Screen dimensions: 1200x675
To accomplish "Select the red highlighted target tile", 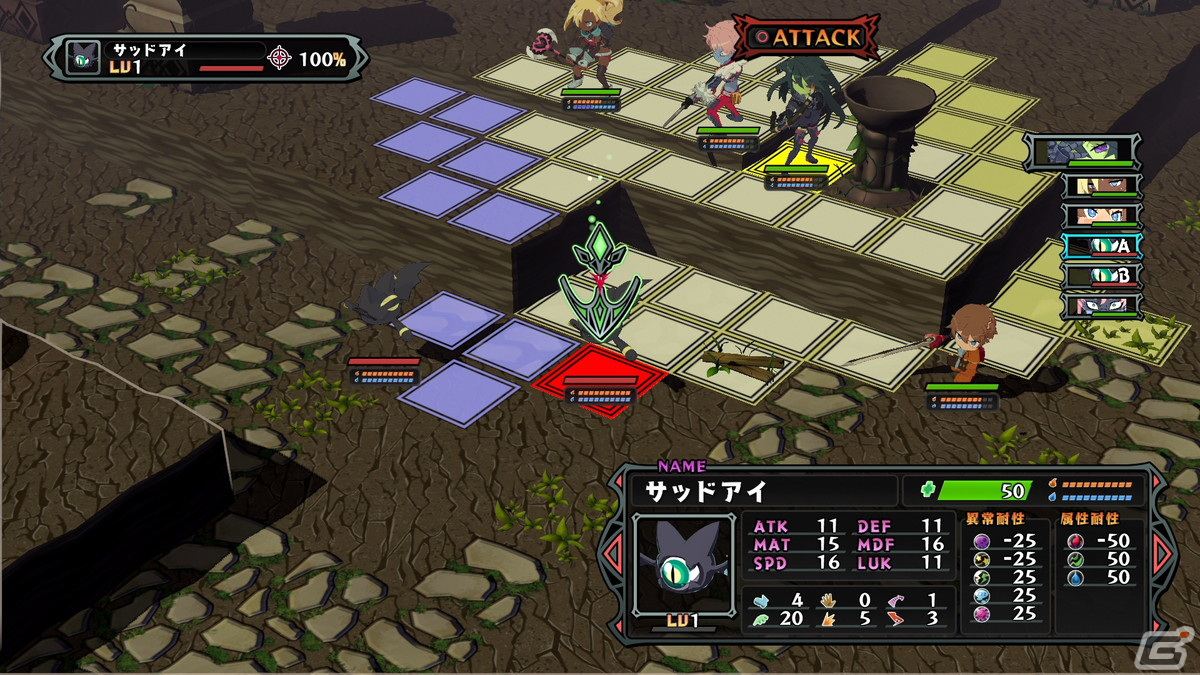I will tap(600, 380).
